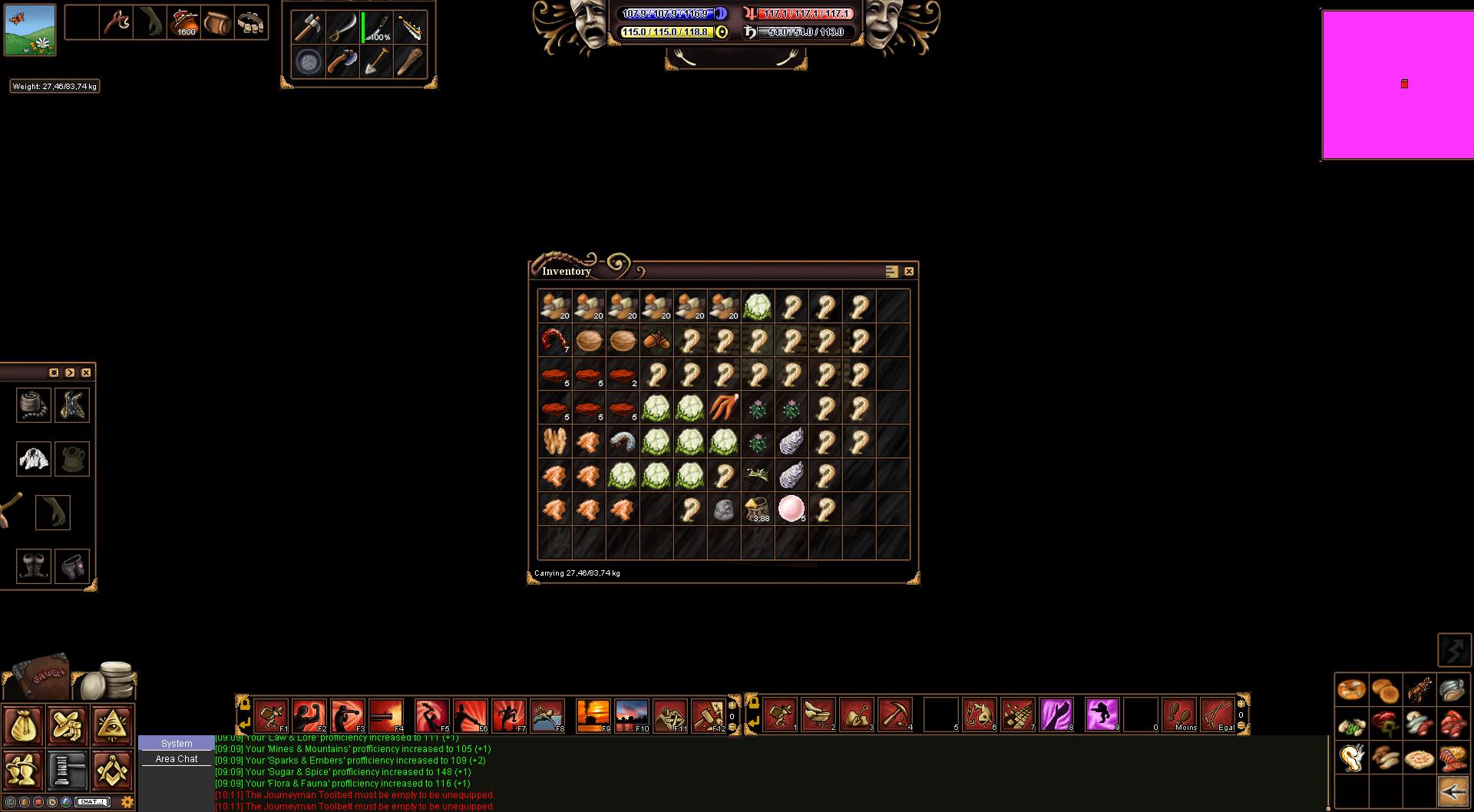Select the orange carrots in the inventory

click(x=723, y=408)
